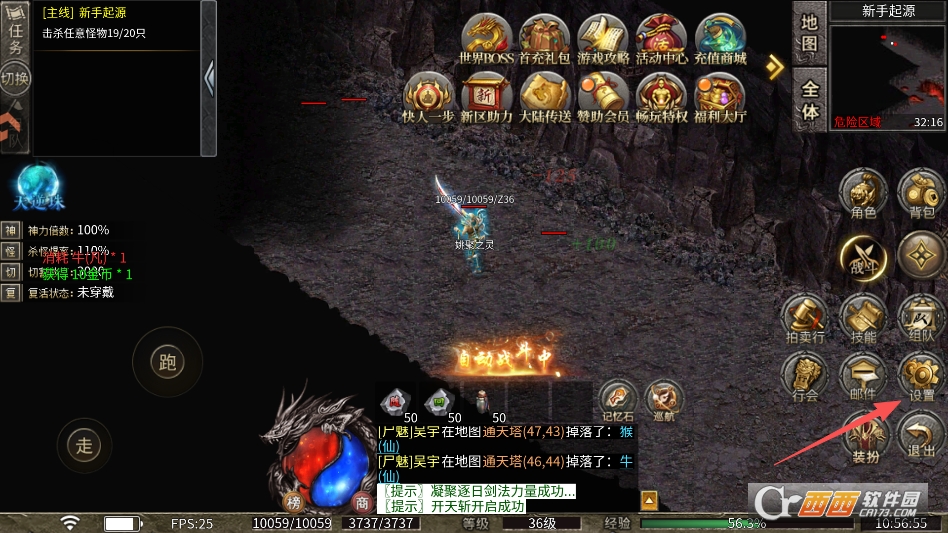Open the 活动中心 event center
Viewport: 948px width, 533px height.
click(661, 40)
